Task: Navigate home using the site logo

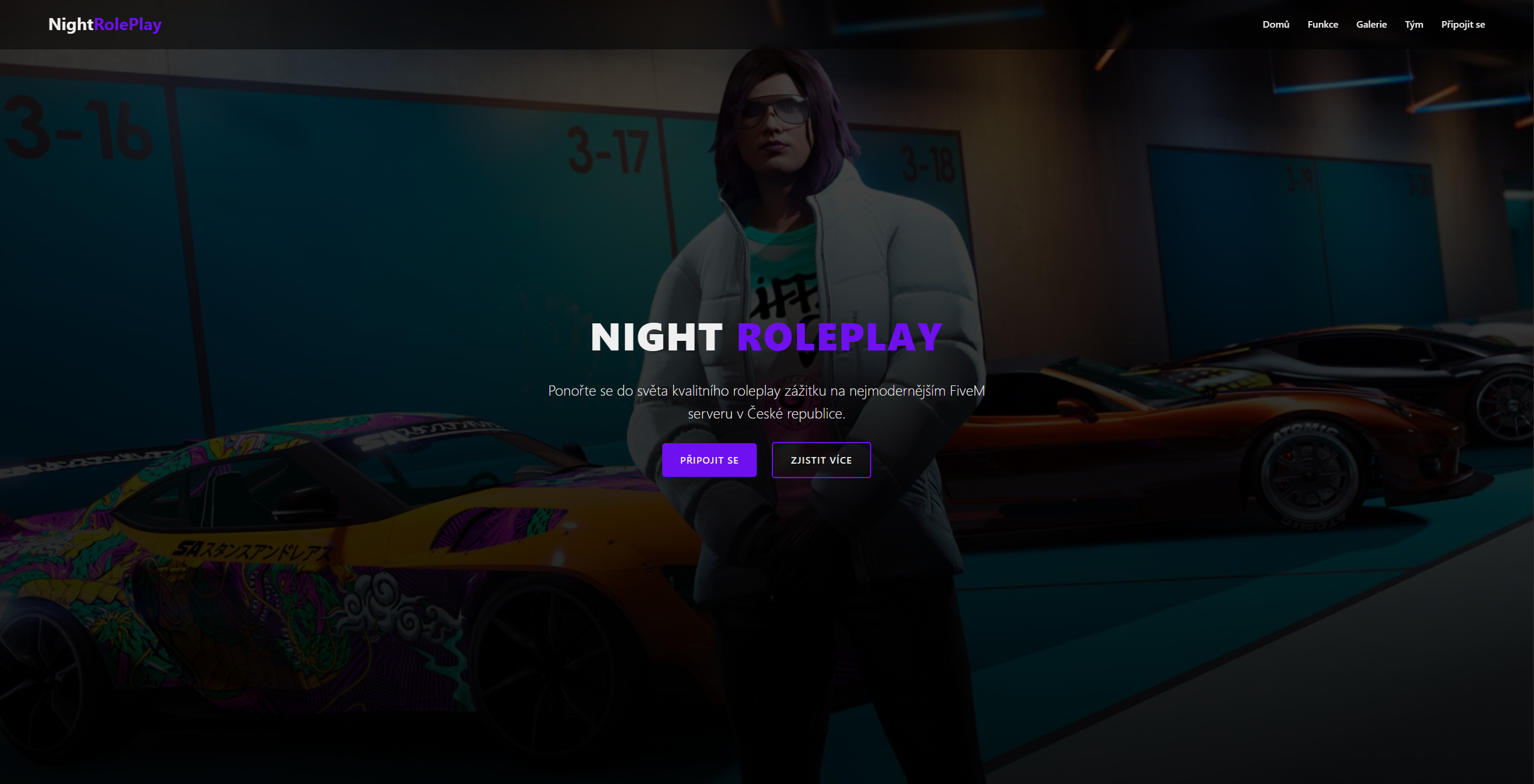Action: coord(105,24)
